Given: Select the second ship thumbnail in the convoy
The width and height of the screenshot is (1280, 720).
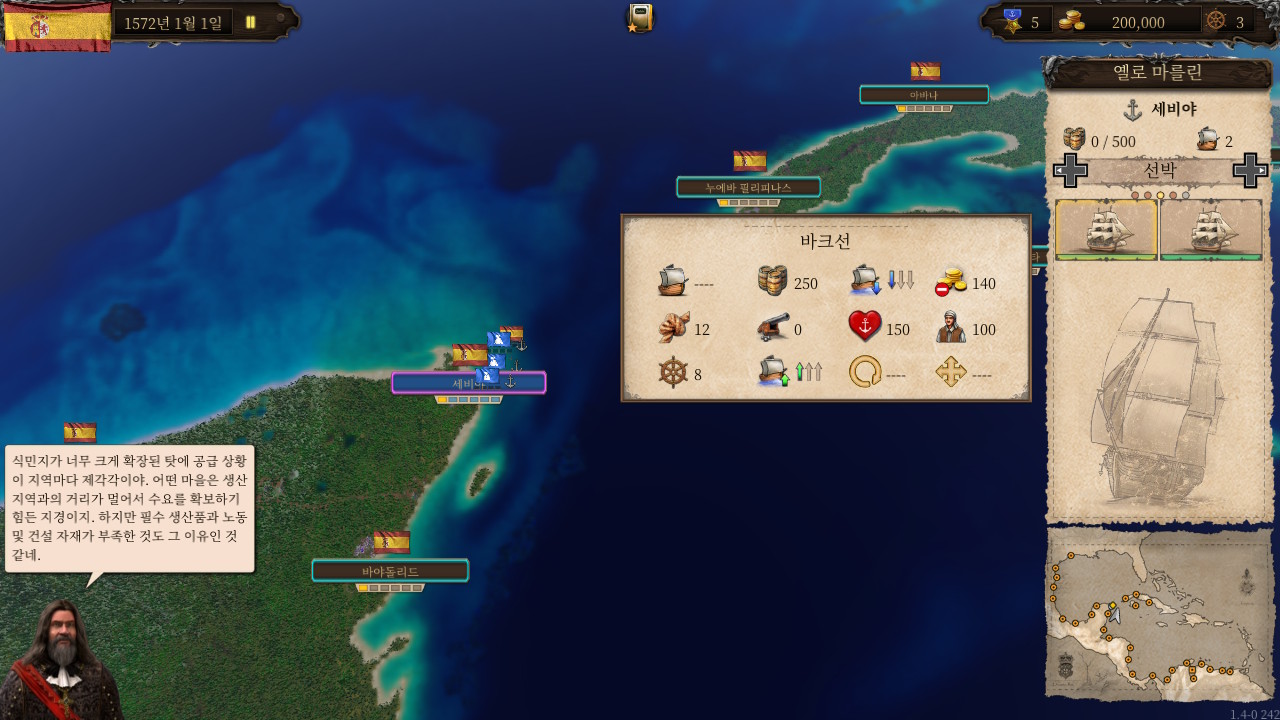Looking at the screenshot, I should point(1211,230).
